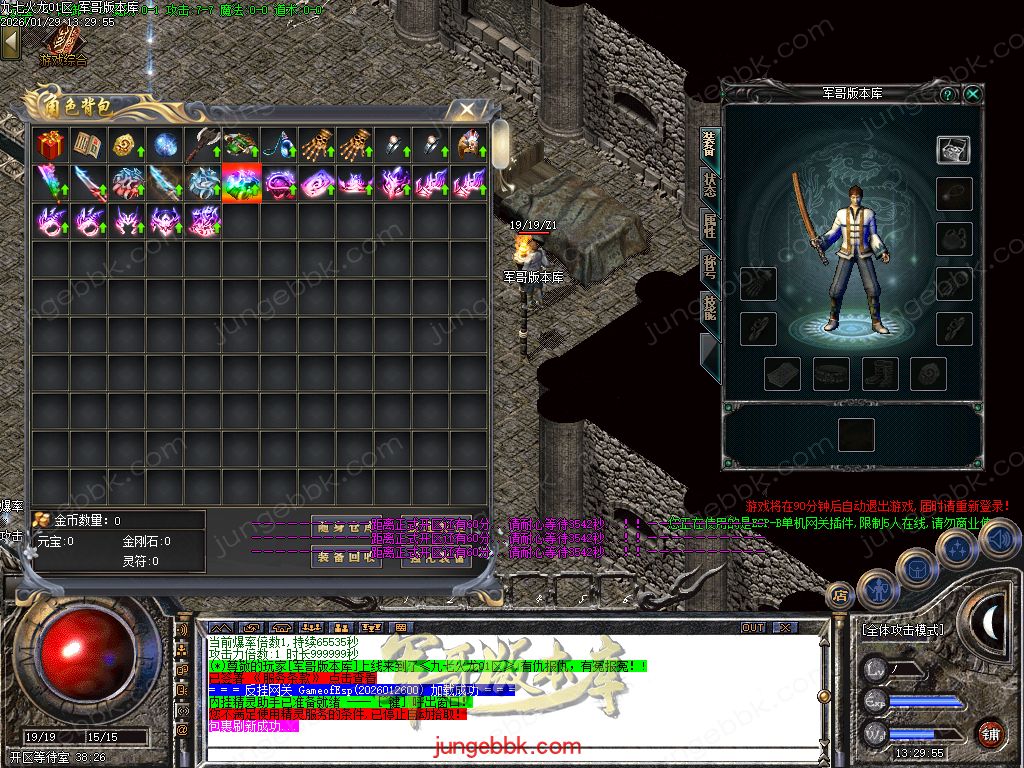Close the chat window with X

(x=784, y=628)
